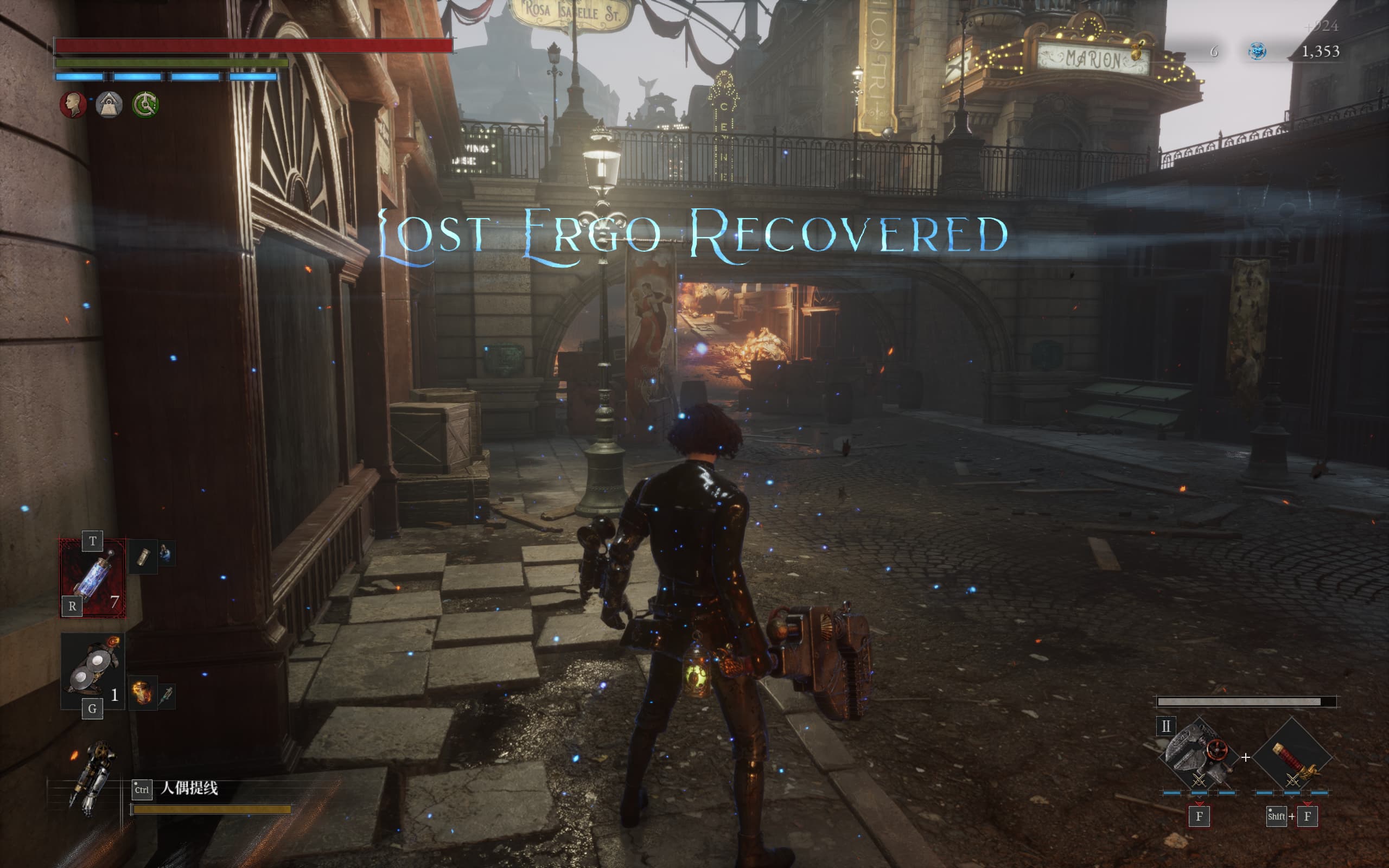Click the blue Ergo currency icon

click(x=1257, y=52)
